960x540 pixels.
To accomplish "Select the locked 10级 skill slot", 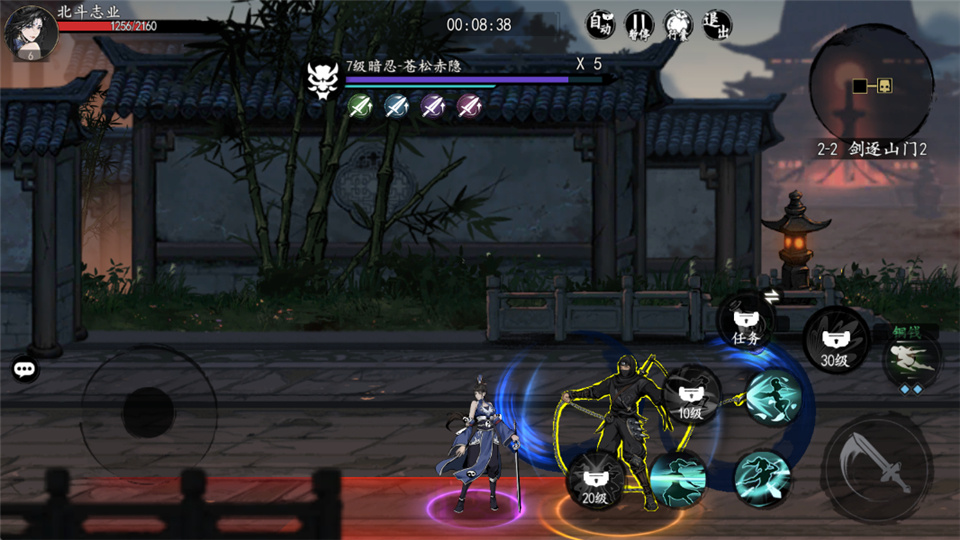I will [691, 397].
